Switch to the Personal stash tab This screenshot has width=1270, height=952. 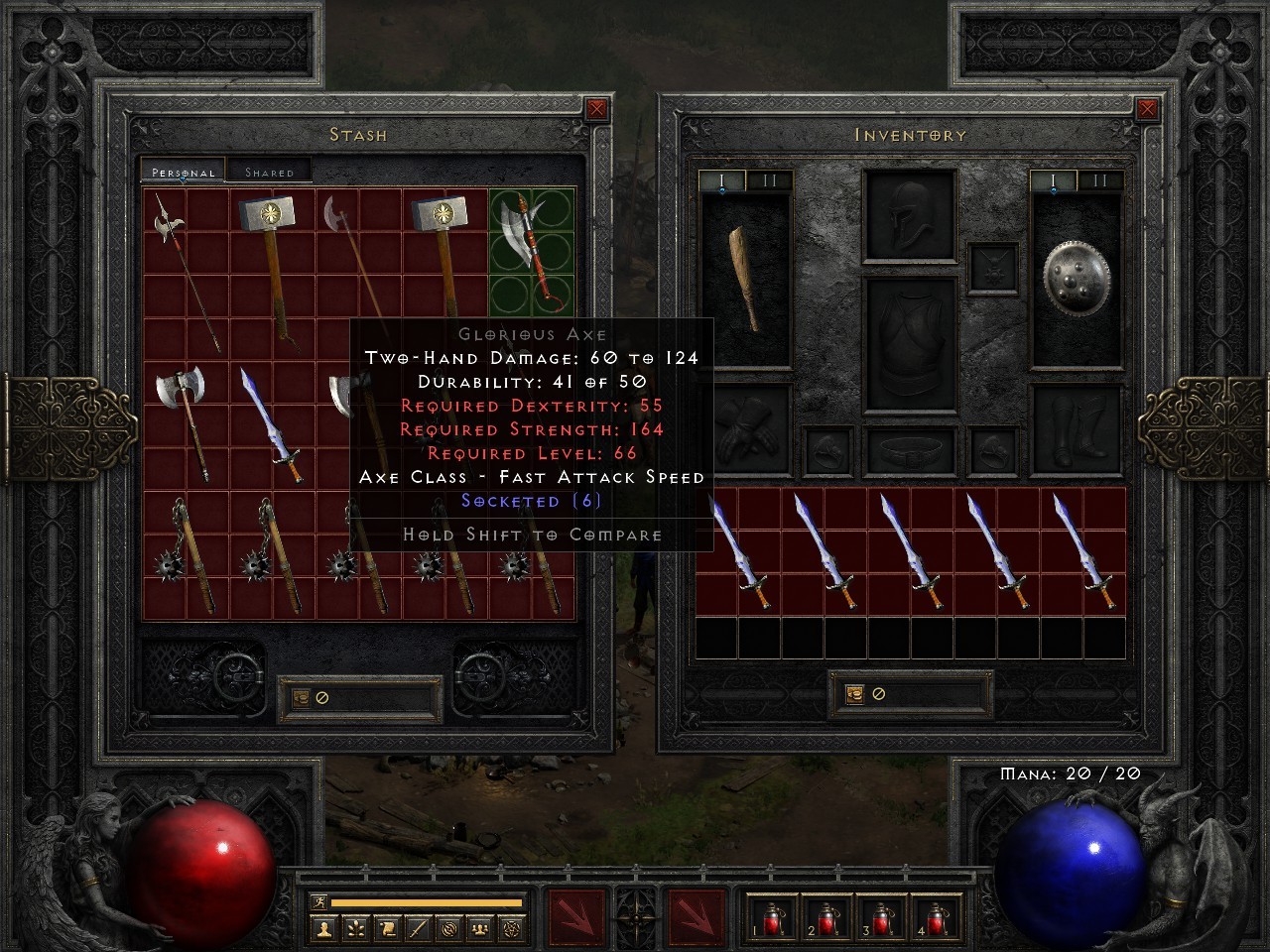[x=182, y=172]
